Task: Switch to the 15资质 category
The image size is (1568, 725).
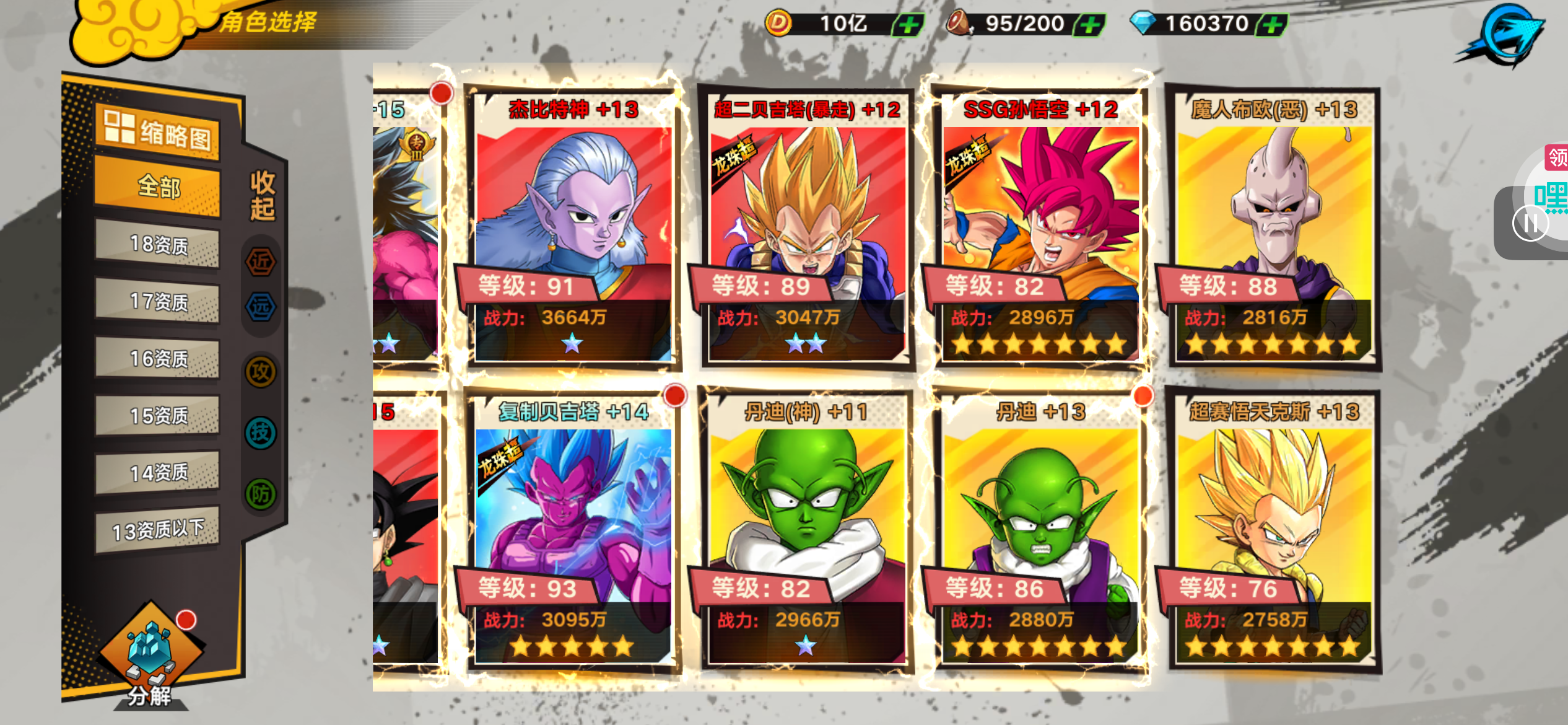Action: click(x=157, y=416)
